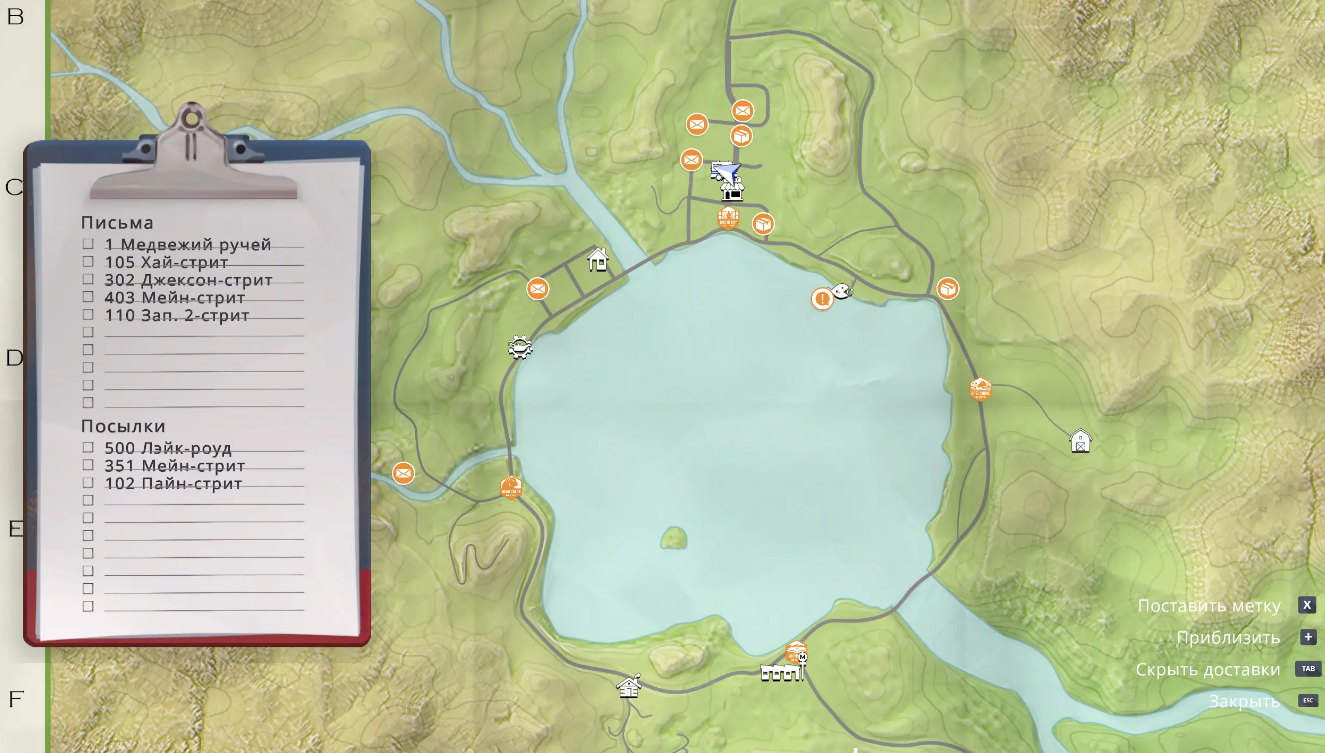
Task: Pick the 110 Зап. 2-стрит letter entry
Action: (176, 315)
